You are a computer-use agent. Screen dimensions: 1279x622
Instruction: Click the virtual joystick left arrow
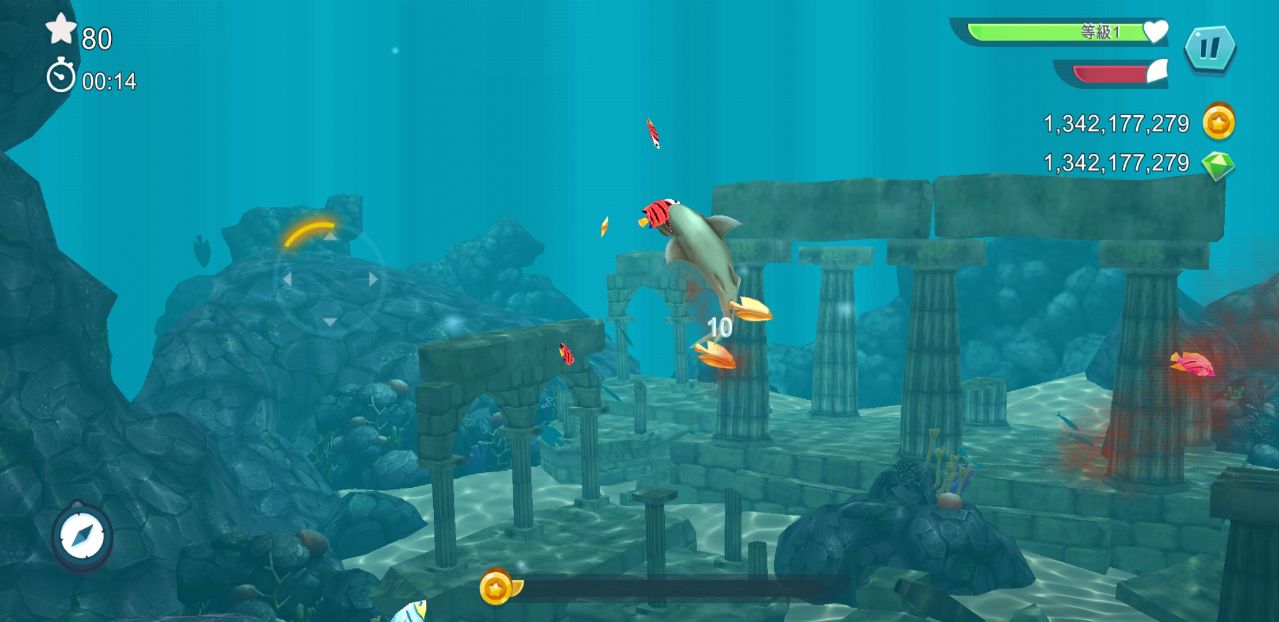click(286, 280)
